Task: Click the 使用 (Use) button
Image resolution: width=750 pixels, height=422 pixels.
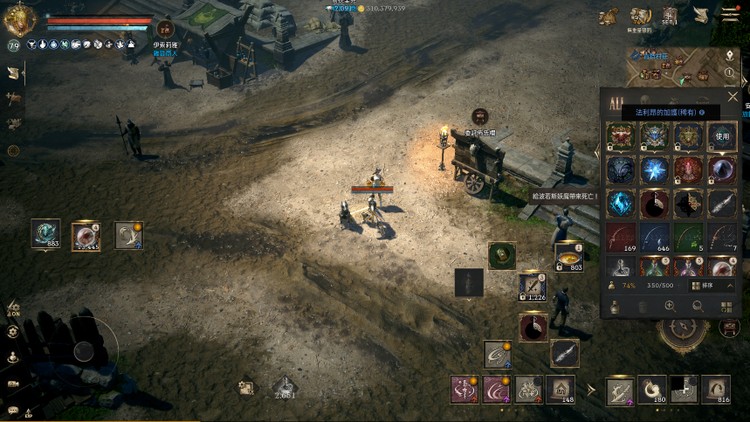Action: (x=722, y=135)
